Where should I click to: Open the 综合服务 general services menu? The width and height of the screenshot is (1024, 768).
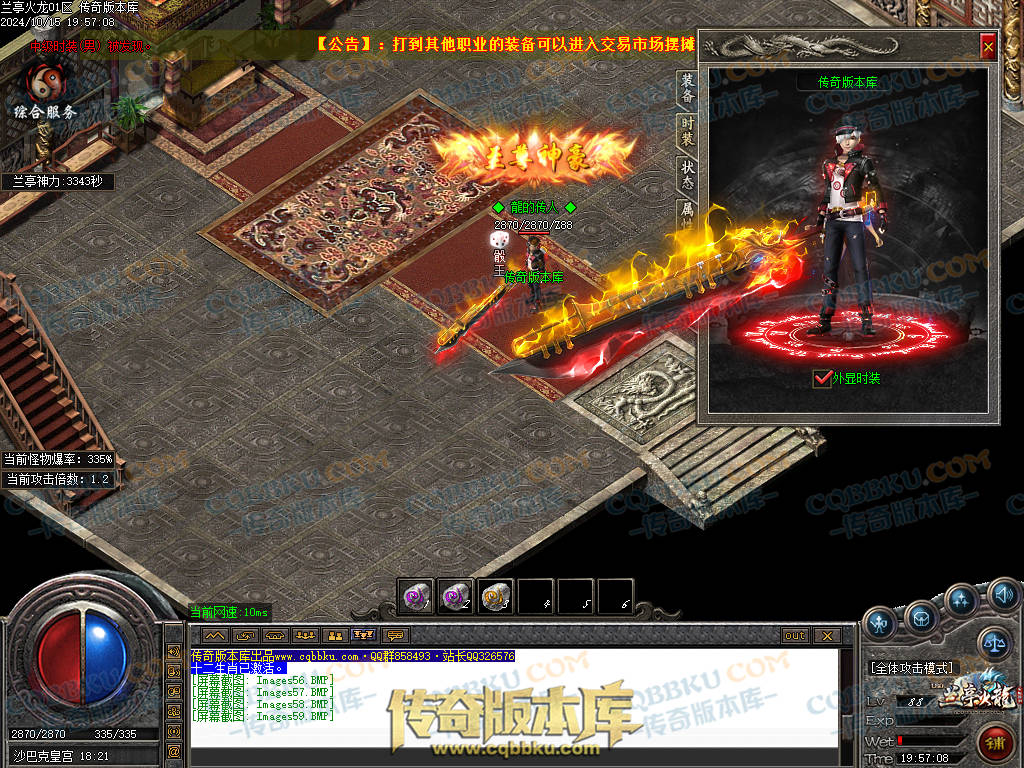click(x=44, y=92)
